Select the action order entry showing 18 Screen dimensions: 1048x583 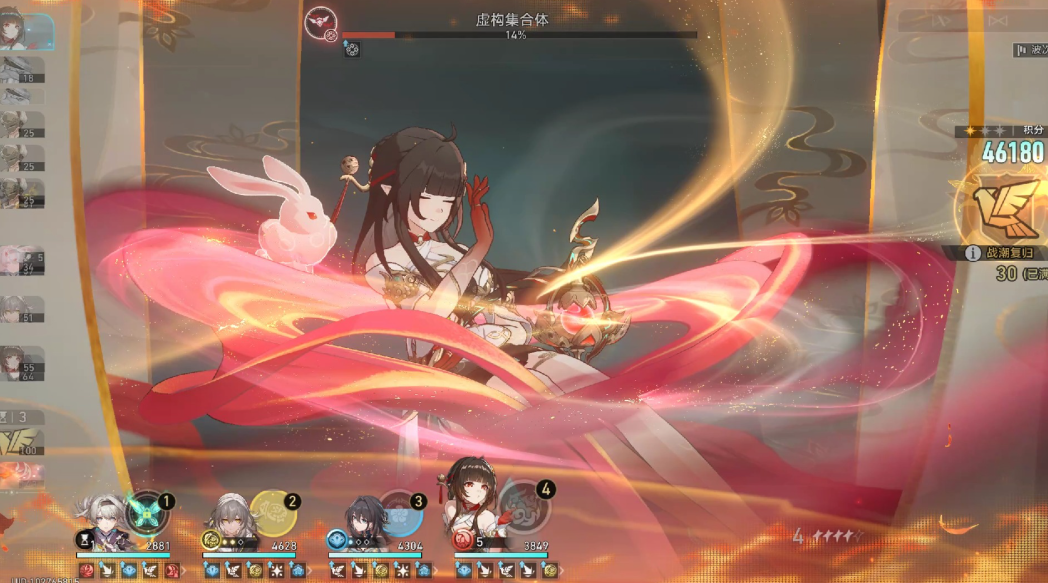tap(22, 69)
